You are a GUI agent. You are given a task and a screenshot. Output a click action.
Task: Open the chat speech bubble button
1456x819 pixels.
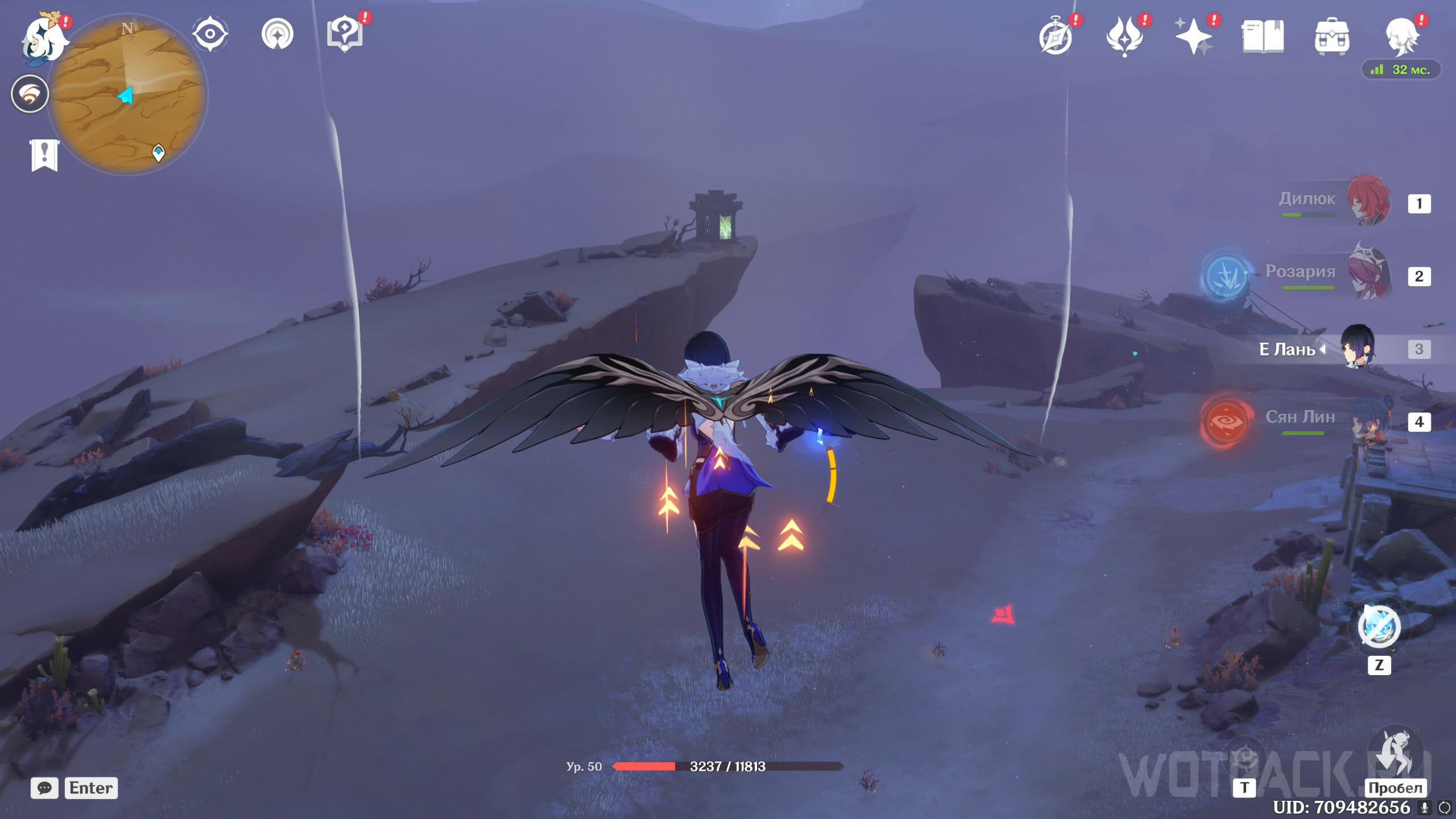click(x=44, y=788)
